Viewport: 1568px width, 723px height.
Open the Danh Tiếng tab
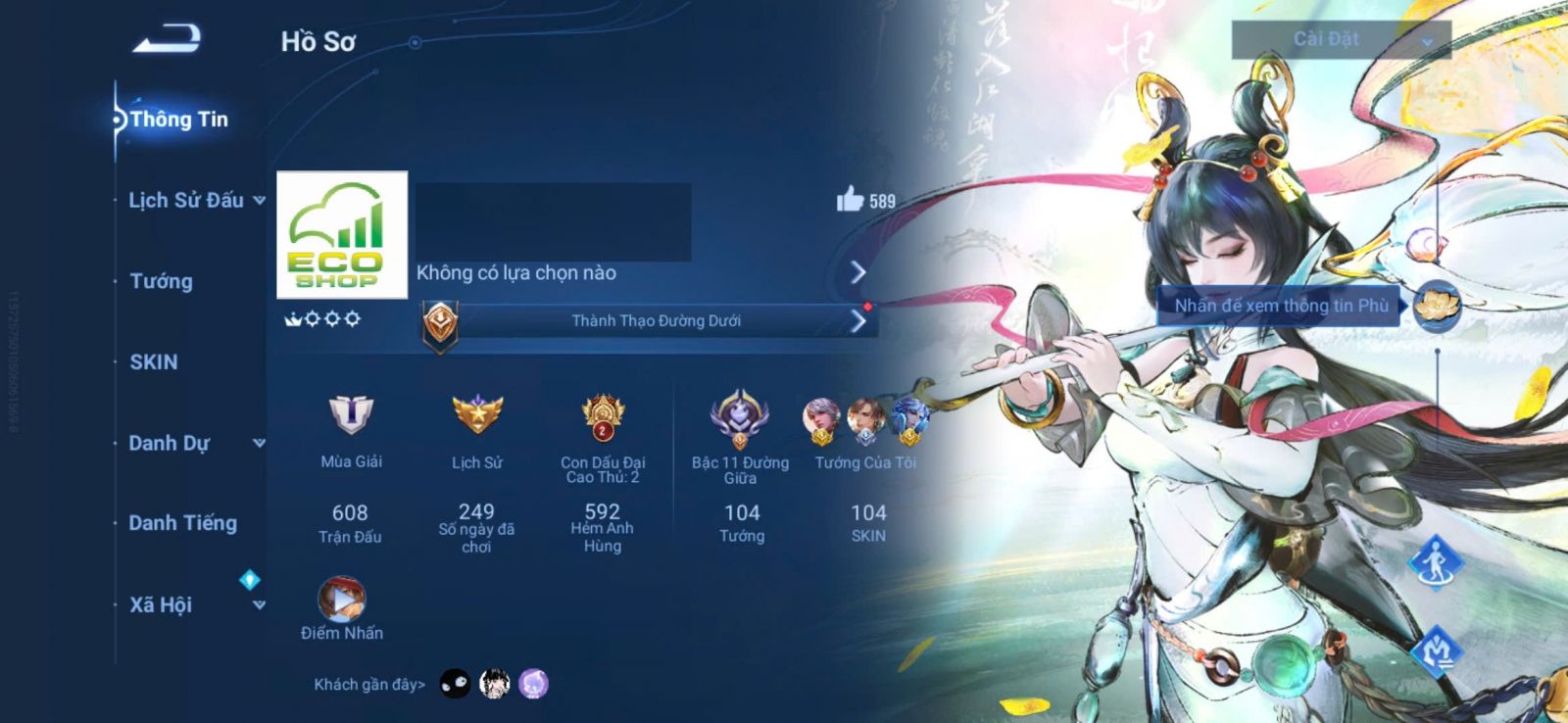click(183, 523)
